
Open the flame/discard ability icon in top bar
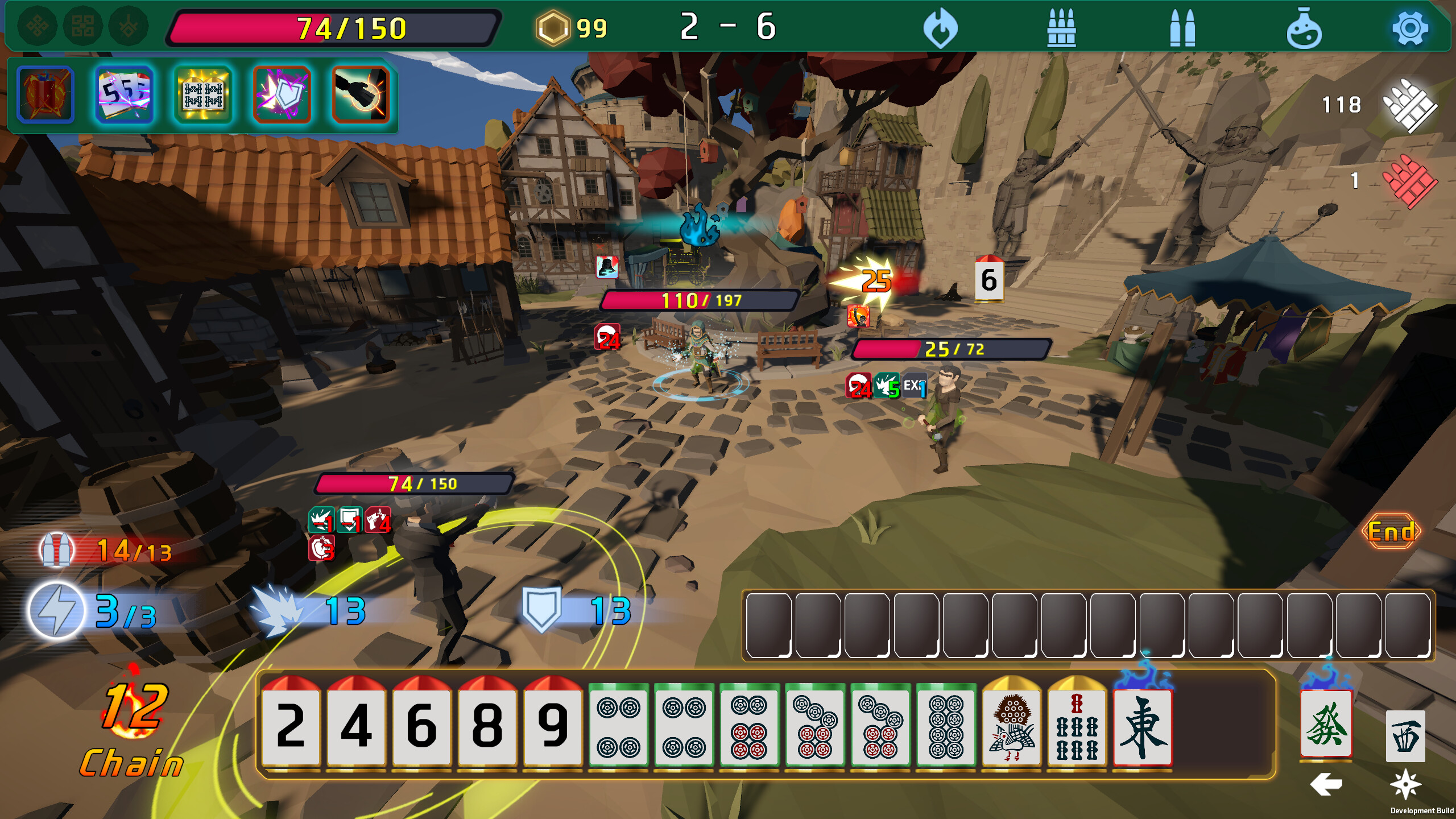click(941, 26)
